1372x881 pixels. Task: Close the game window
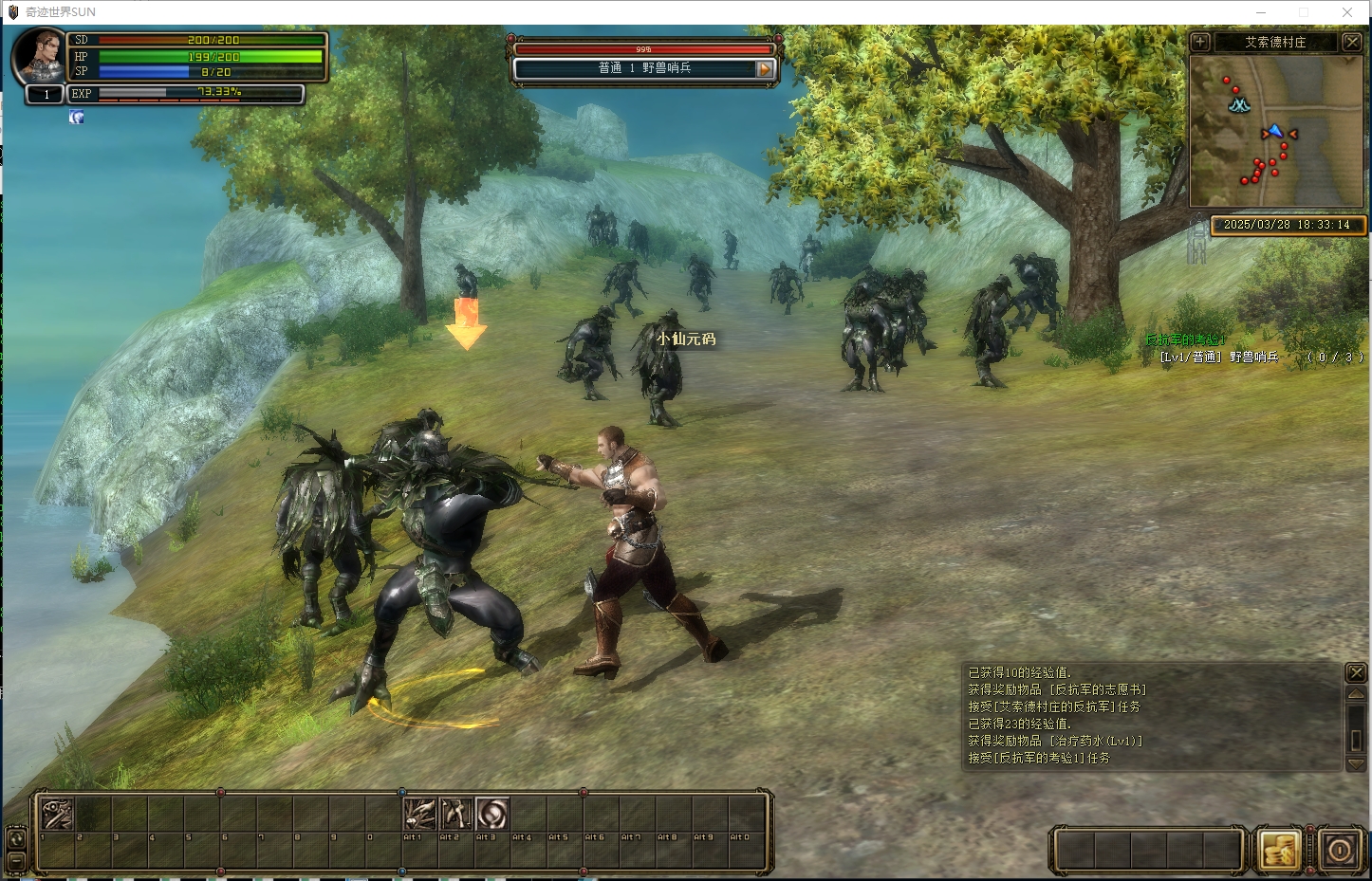[x=1347, y=12]
